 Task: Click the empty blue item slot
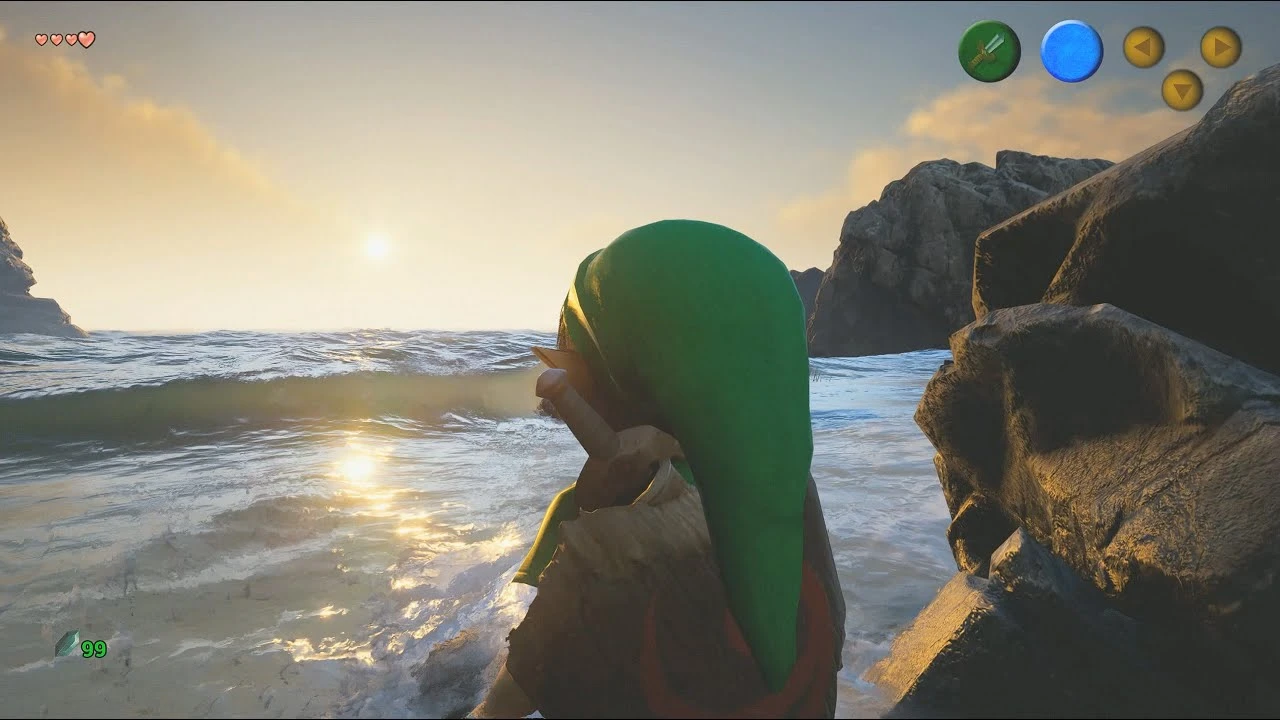click(x=1070, y=48)
